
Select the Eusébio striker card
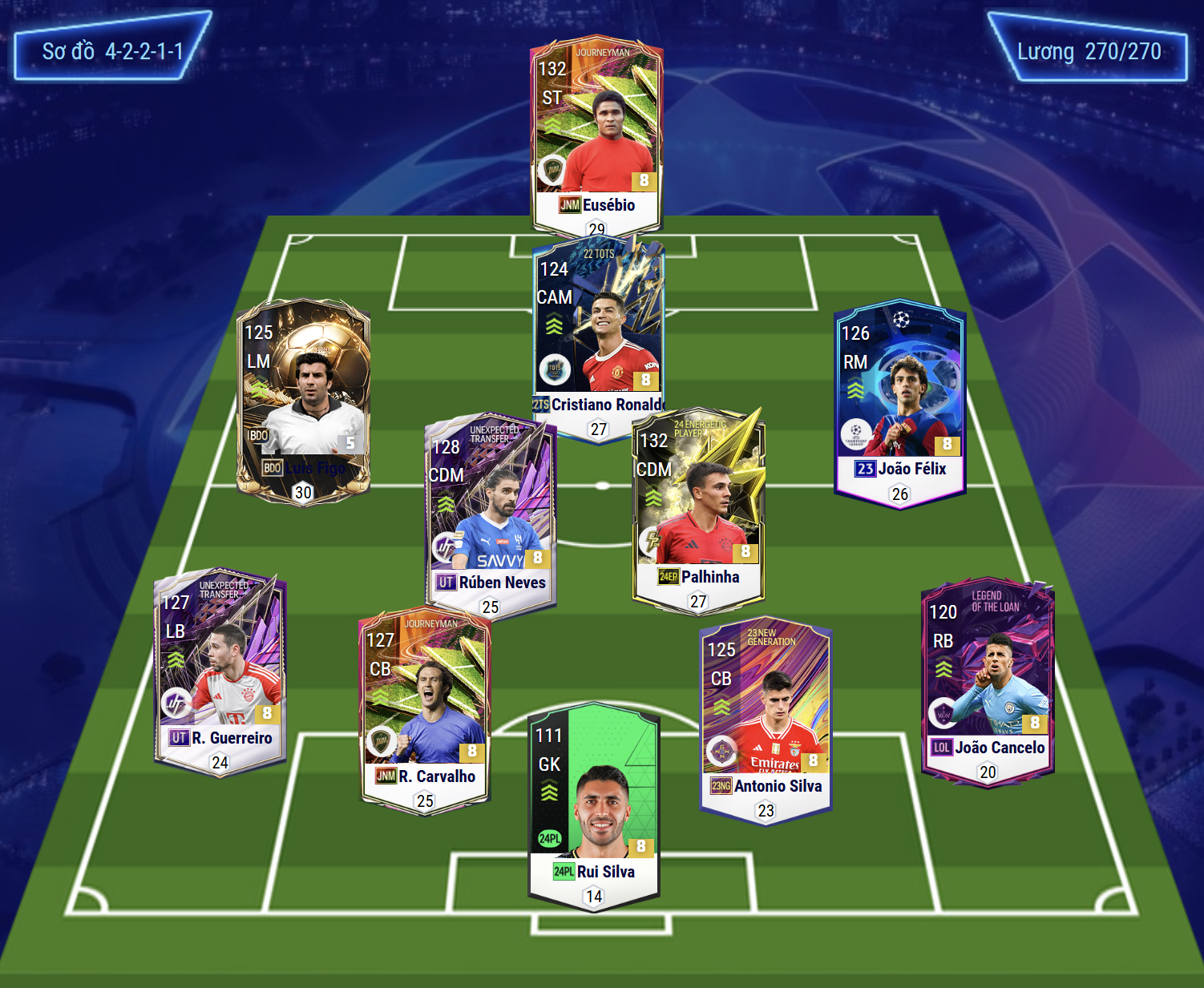point(596,132)
